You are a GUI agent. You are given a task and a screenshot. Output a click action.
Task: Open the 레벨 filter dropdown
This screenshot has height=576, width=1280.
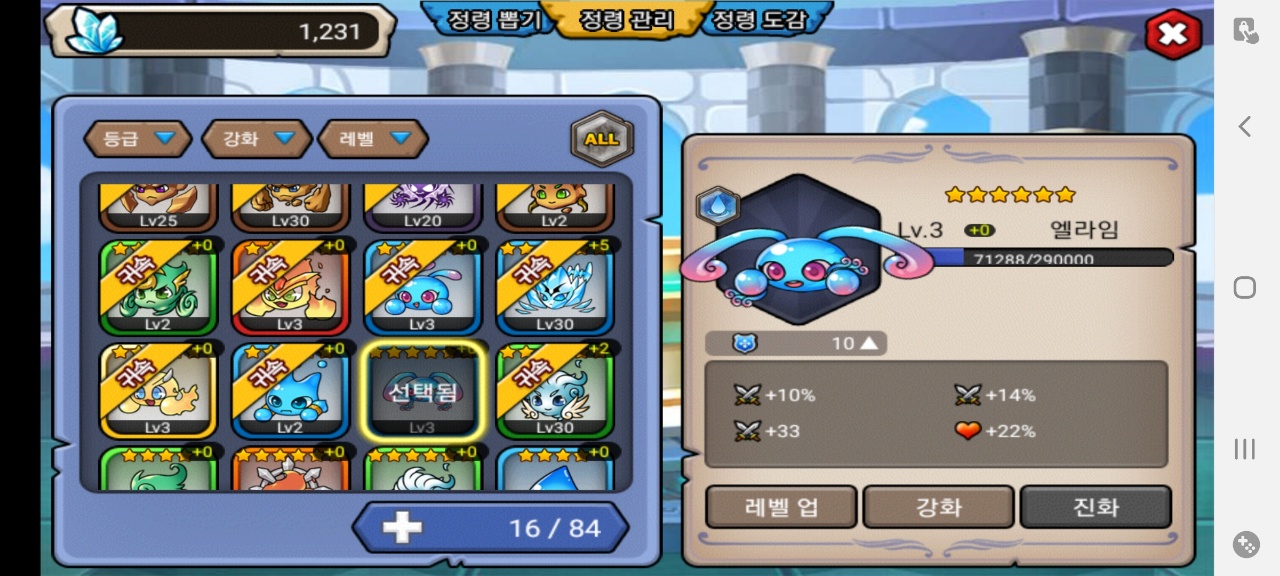(x=373, y=139)
